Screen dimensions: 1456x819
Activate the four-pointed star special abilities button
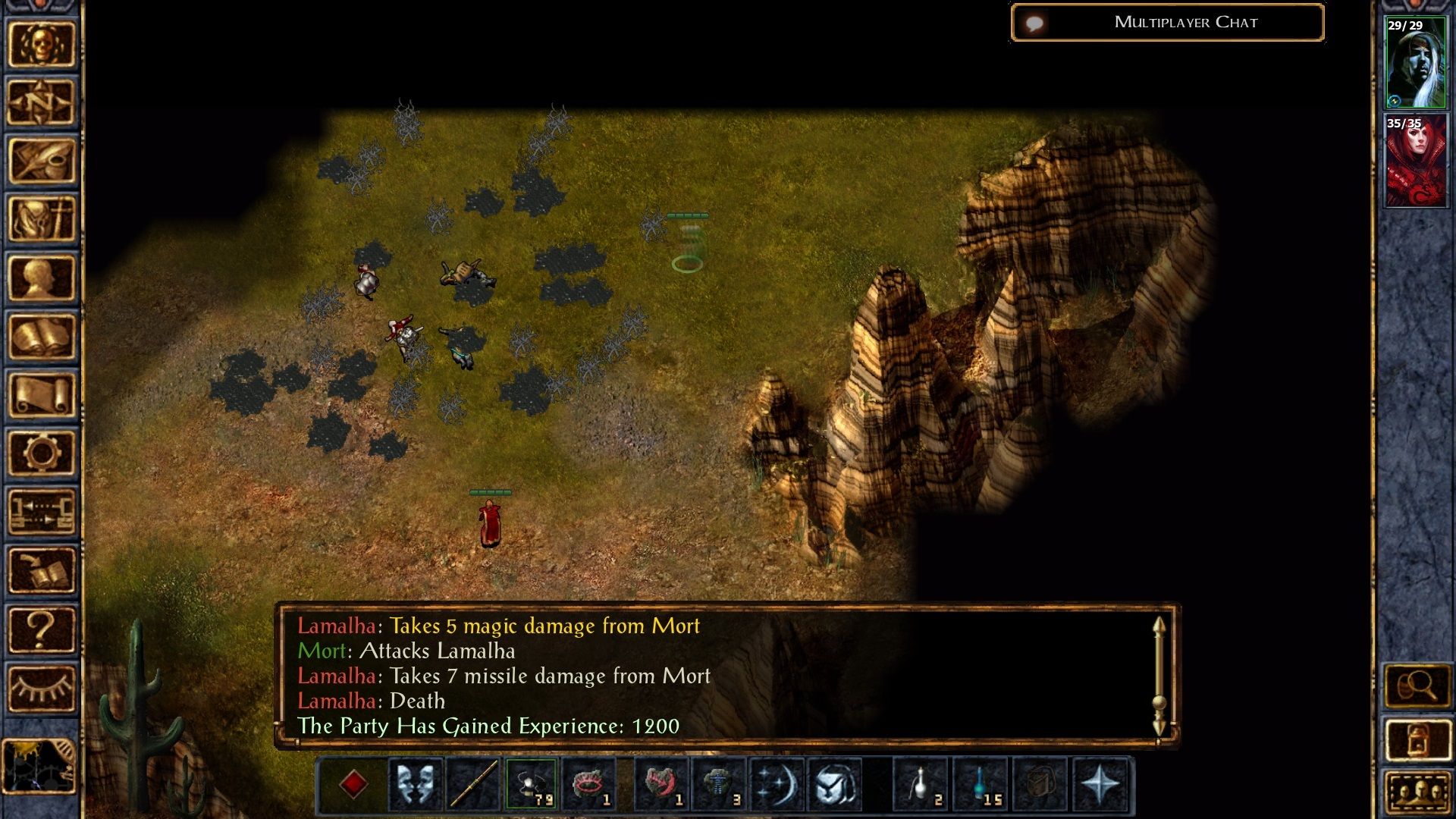point(1100,784)
